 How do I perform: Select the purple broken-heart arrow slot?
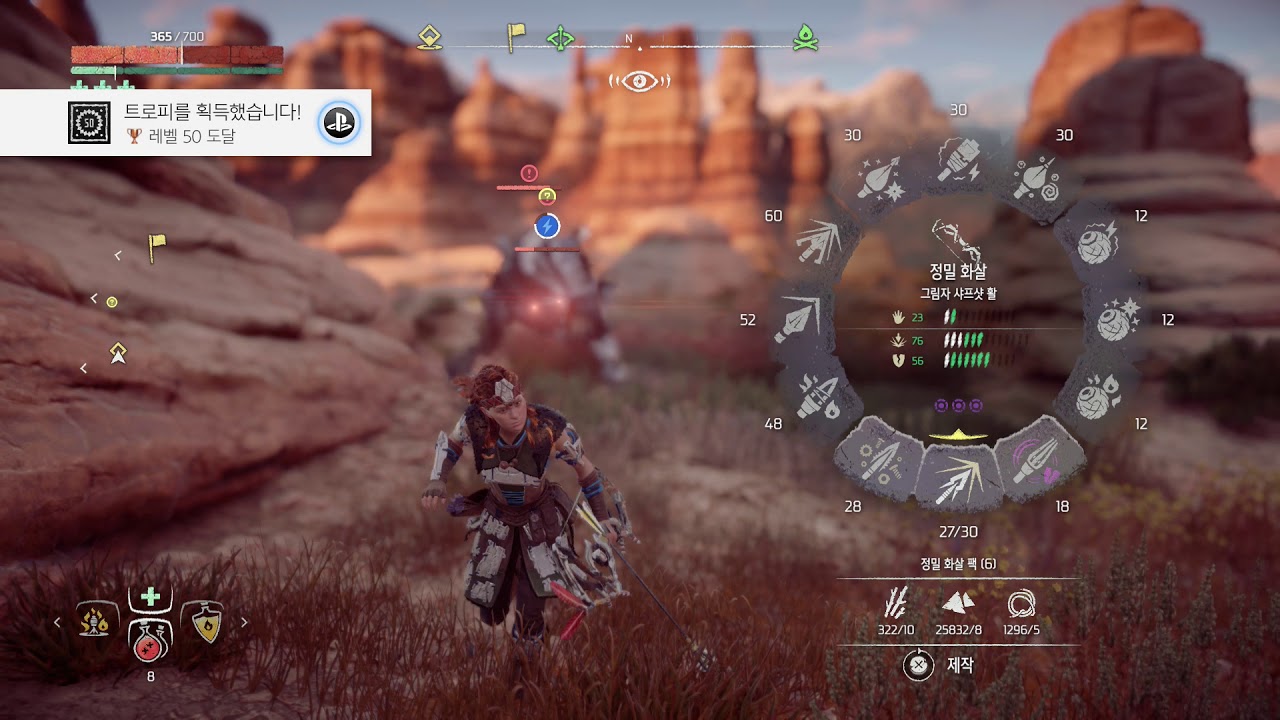click(x=1040, y=462)
